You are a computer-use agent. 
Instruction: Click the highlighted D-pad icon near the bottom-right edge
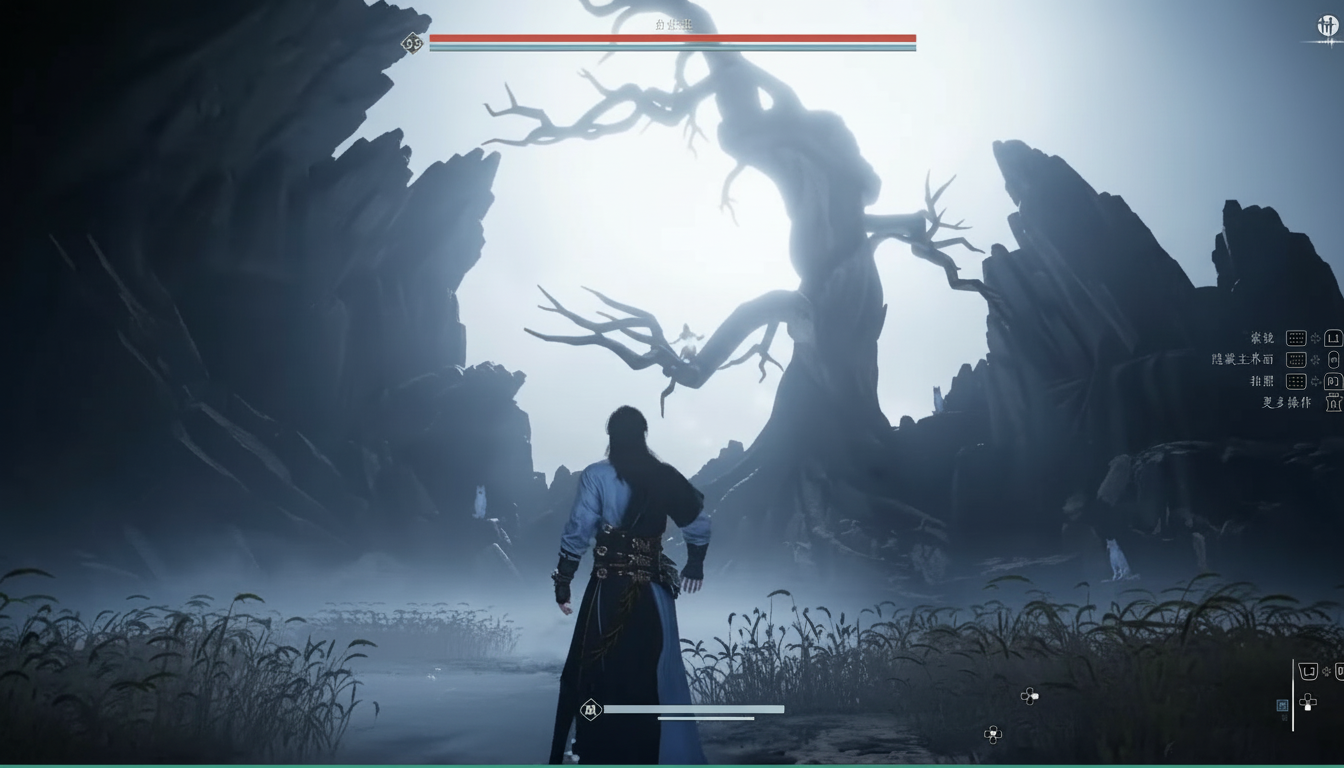[1308, 703]
